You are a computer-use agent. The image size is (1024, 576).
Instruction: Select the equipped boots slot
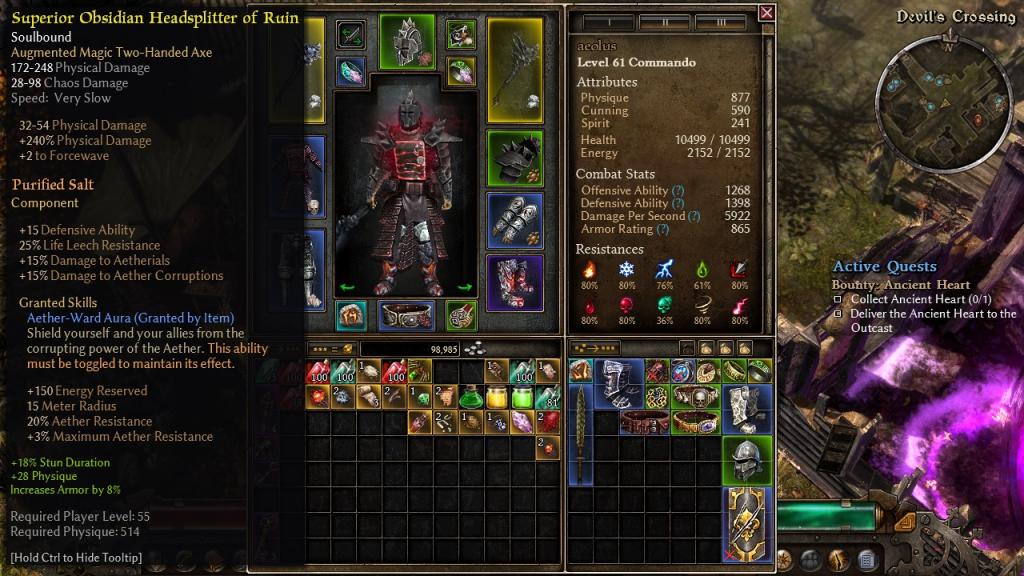pos(515,283)
